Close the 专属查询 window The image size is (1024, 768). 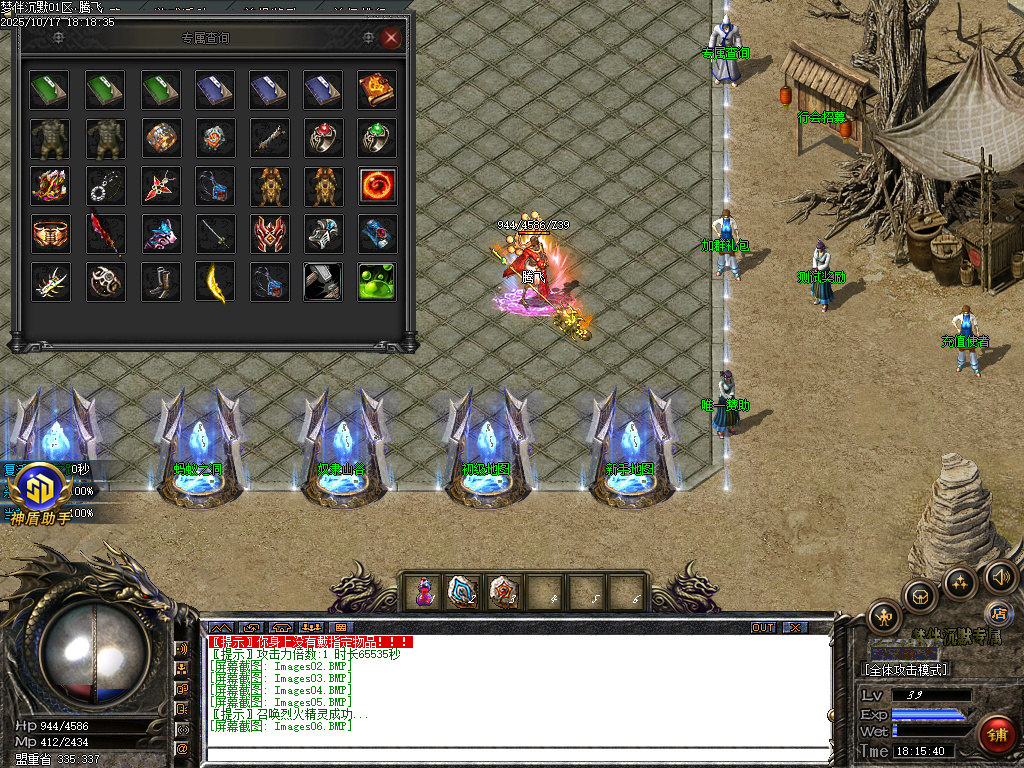click(x=391, y=38)
